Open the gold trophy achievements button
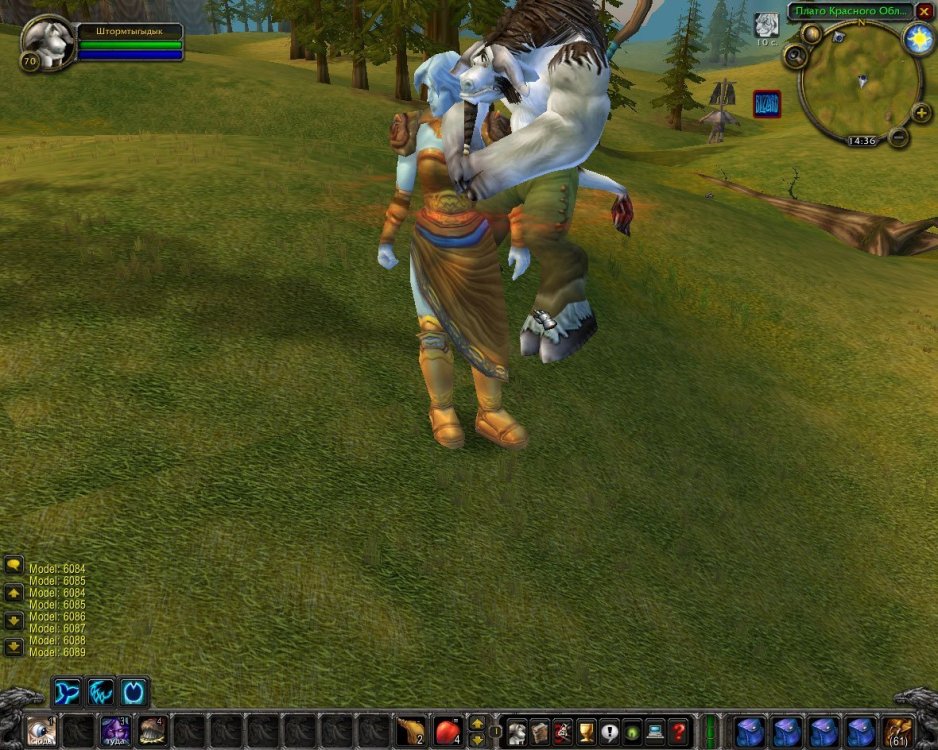Screen dimensions: 938x750 586,732
